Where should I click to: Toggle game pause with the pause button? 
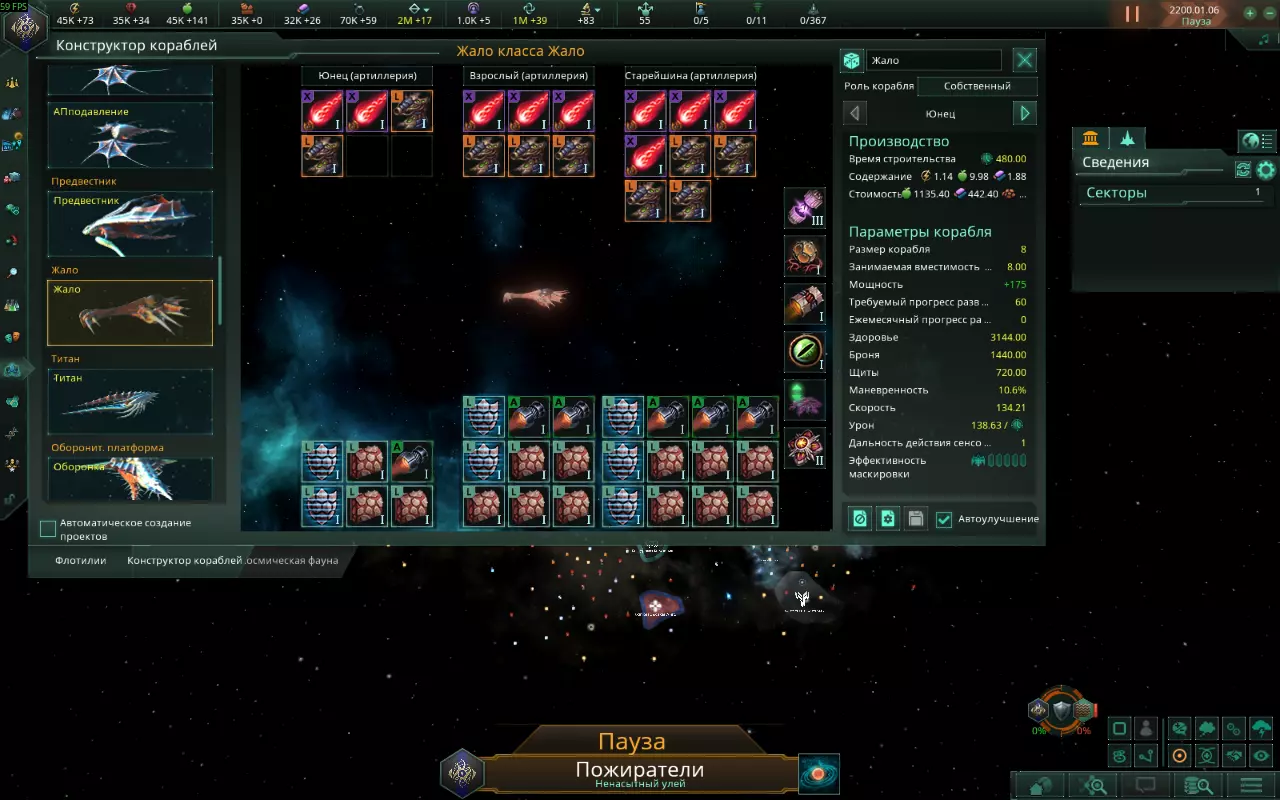tap(1132, 14)
